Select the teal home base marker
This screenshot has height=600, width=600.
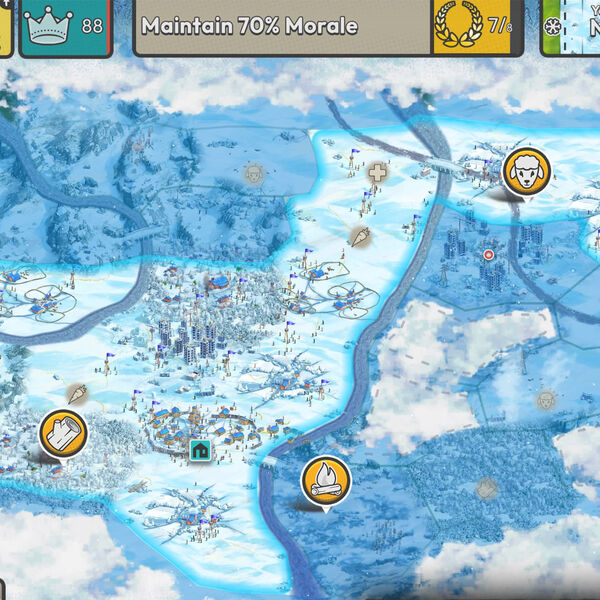coord(200,450)
